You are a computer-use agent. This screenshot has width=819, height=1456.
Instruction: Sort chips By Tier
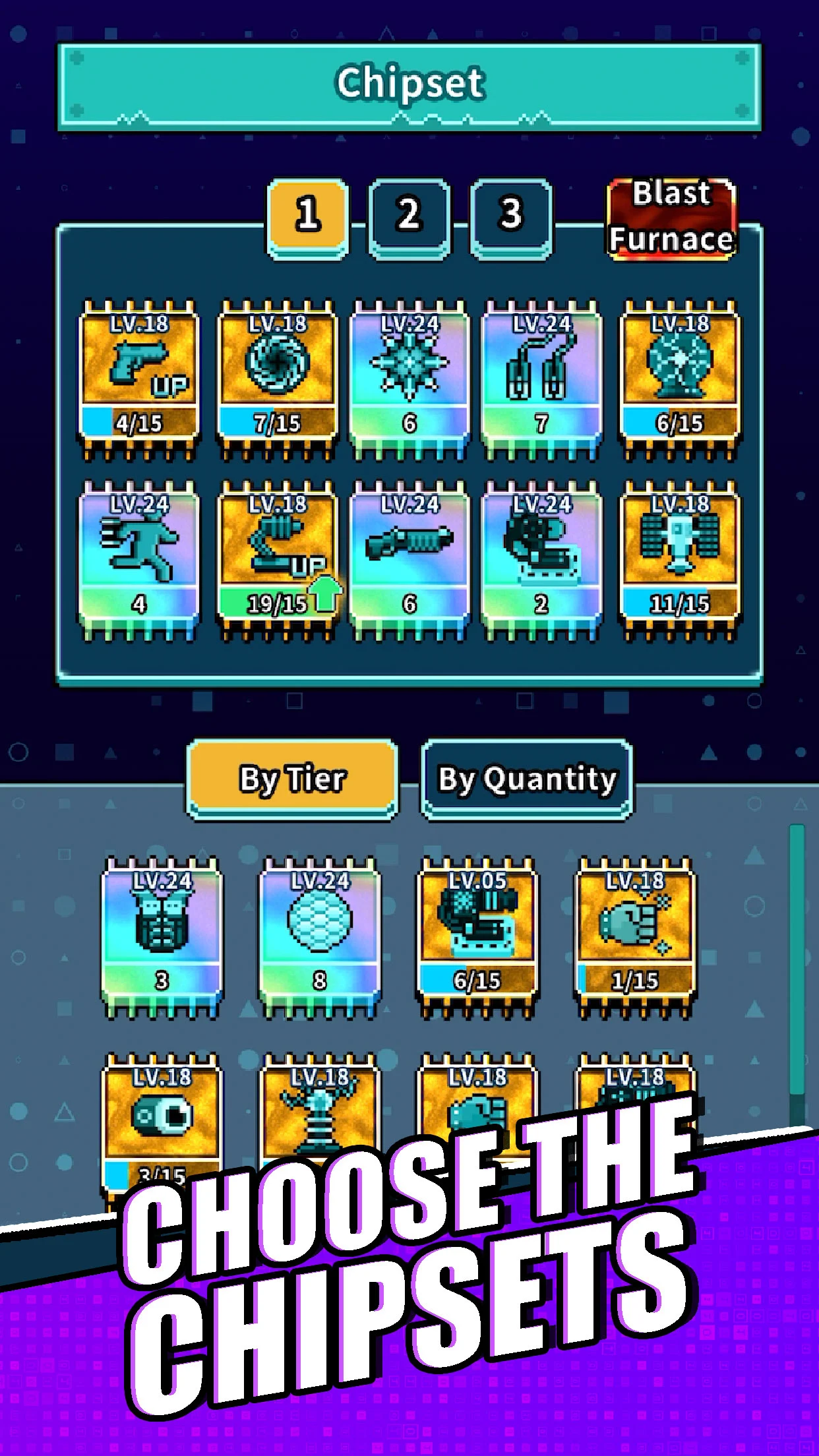[292, 779]
